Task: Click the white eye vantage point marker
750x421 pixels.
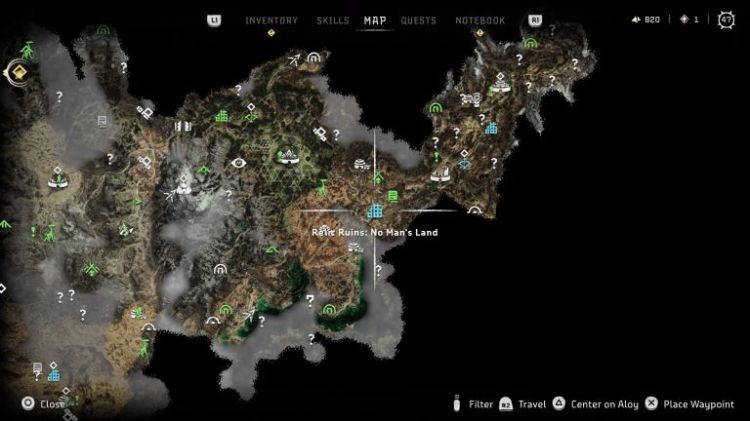Action: pyautogui.click(x=238, y=162)
